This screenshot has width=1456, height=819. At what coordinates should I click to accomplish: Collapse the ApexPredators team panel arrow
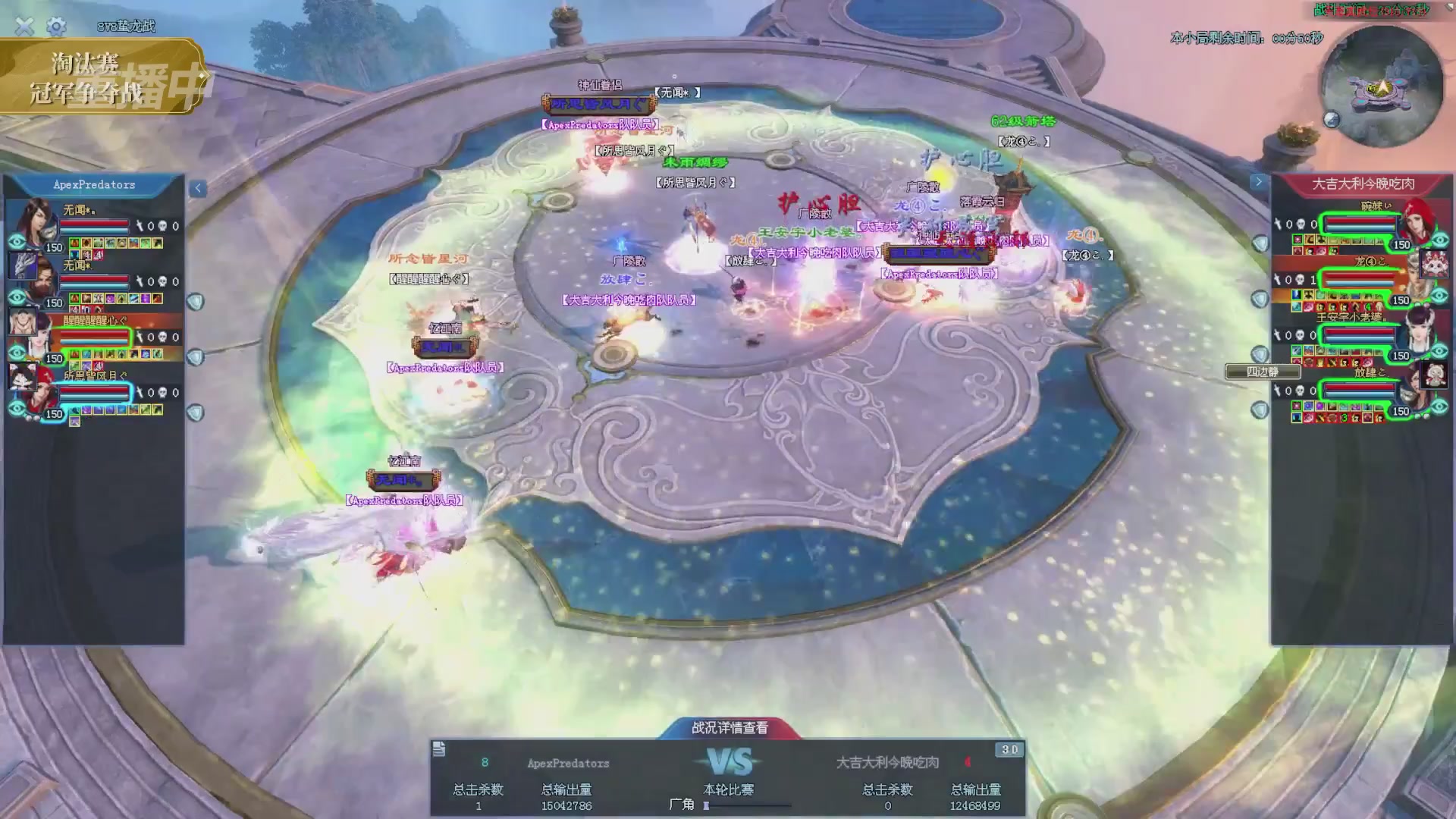pos(197,188)
